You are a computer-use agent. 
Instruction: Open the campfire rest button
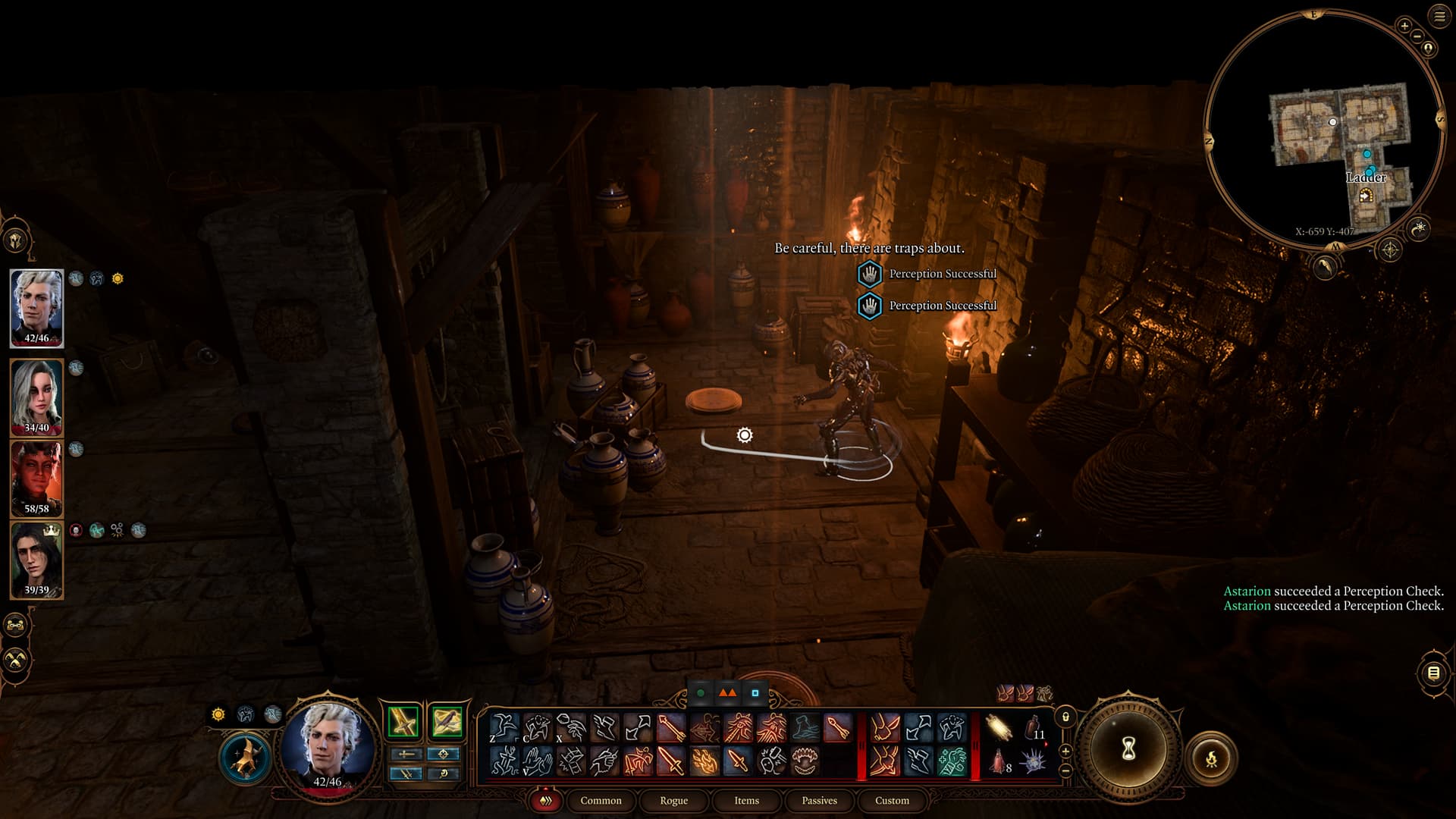[x=1211, y=758]
